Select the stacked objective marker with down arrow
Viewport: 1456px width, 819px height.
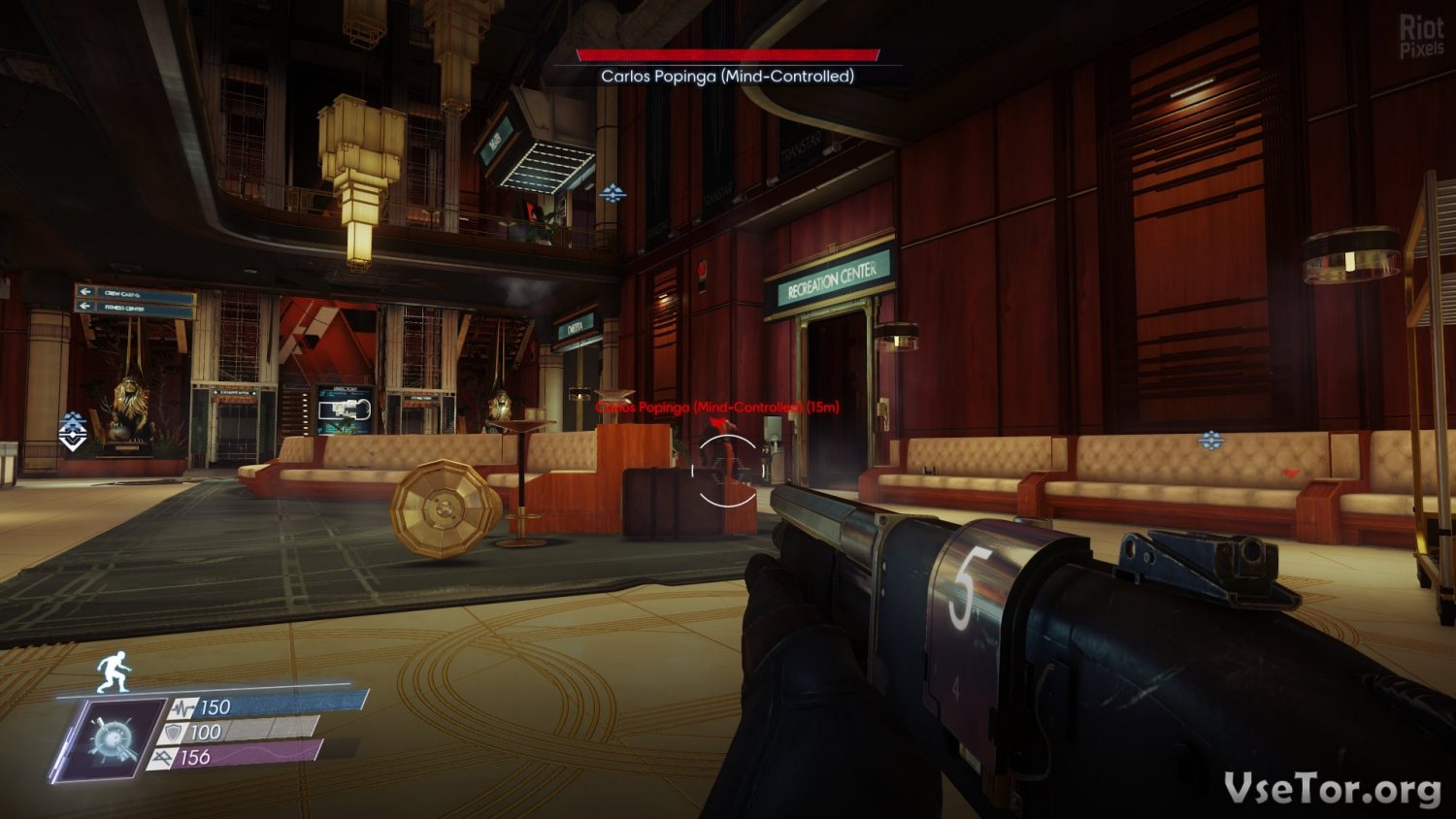(74, 431)
